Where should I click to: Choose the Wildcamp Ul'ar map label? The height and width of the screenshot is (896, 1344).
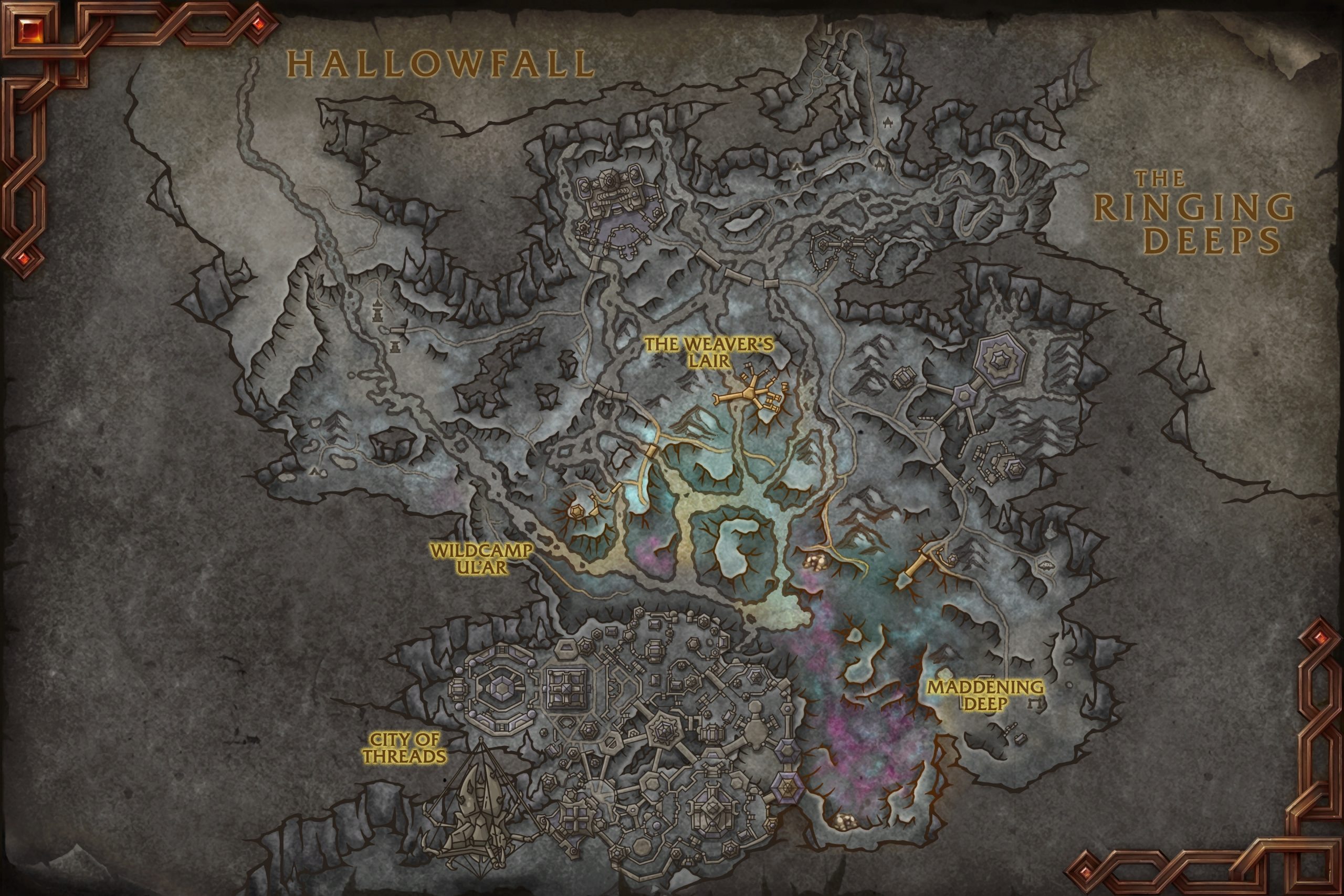pyautogui.click(x=481, y=560)
